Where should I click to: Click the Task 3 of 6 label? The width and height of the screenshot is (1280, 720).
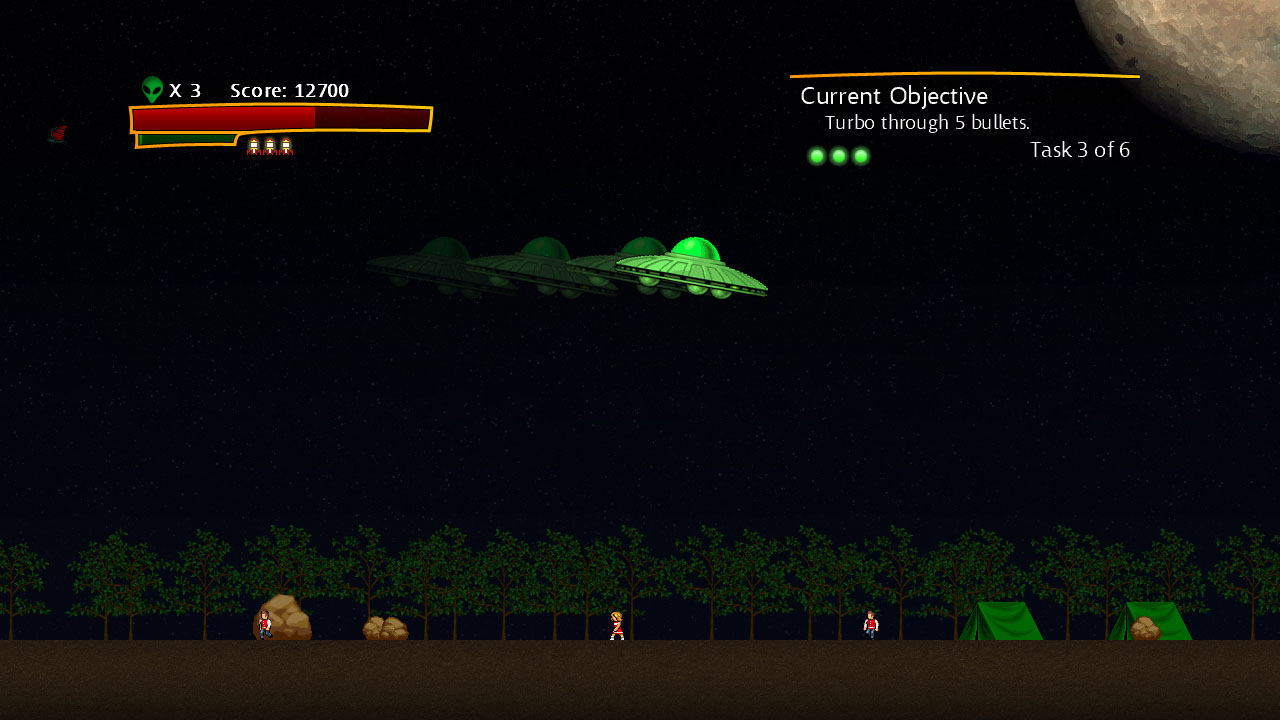[x=1080, y=150]
